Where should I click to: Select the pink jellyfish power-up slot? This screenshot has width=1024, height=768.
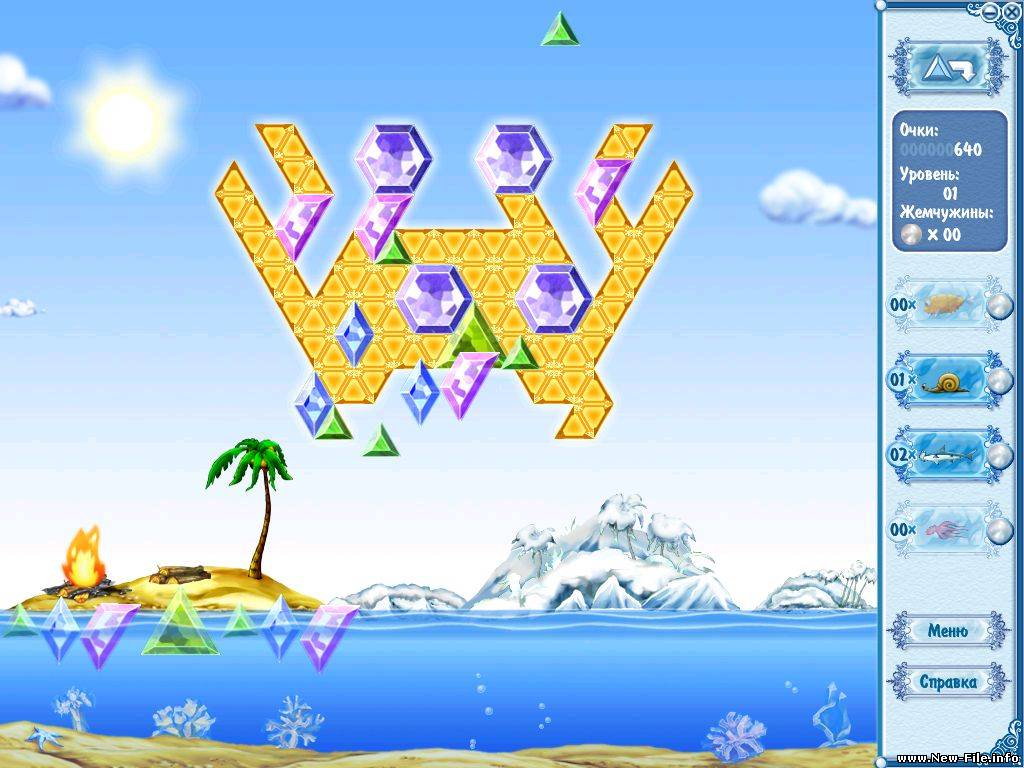click(948, 529)
